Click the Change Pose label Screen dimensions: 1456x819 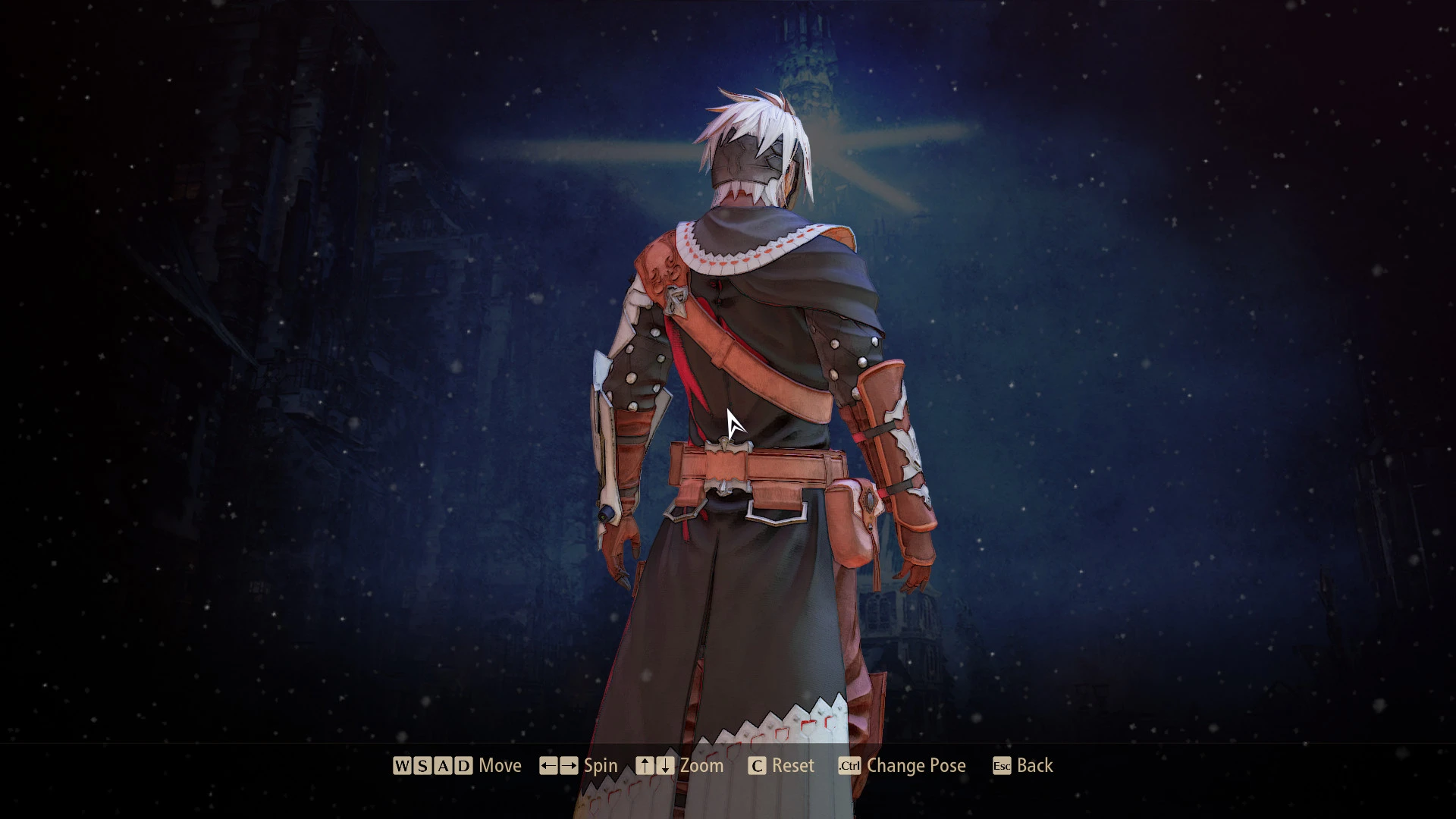pyautogui.click(x=916, y=765)
